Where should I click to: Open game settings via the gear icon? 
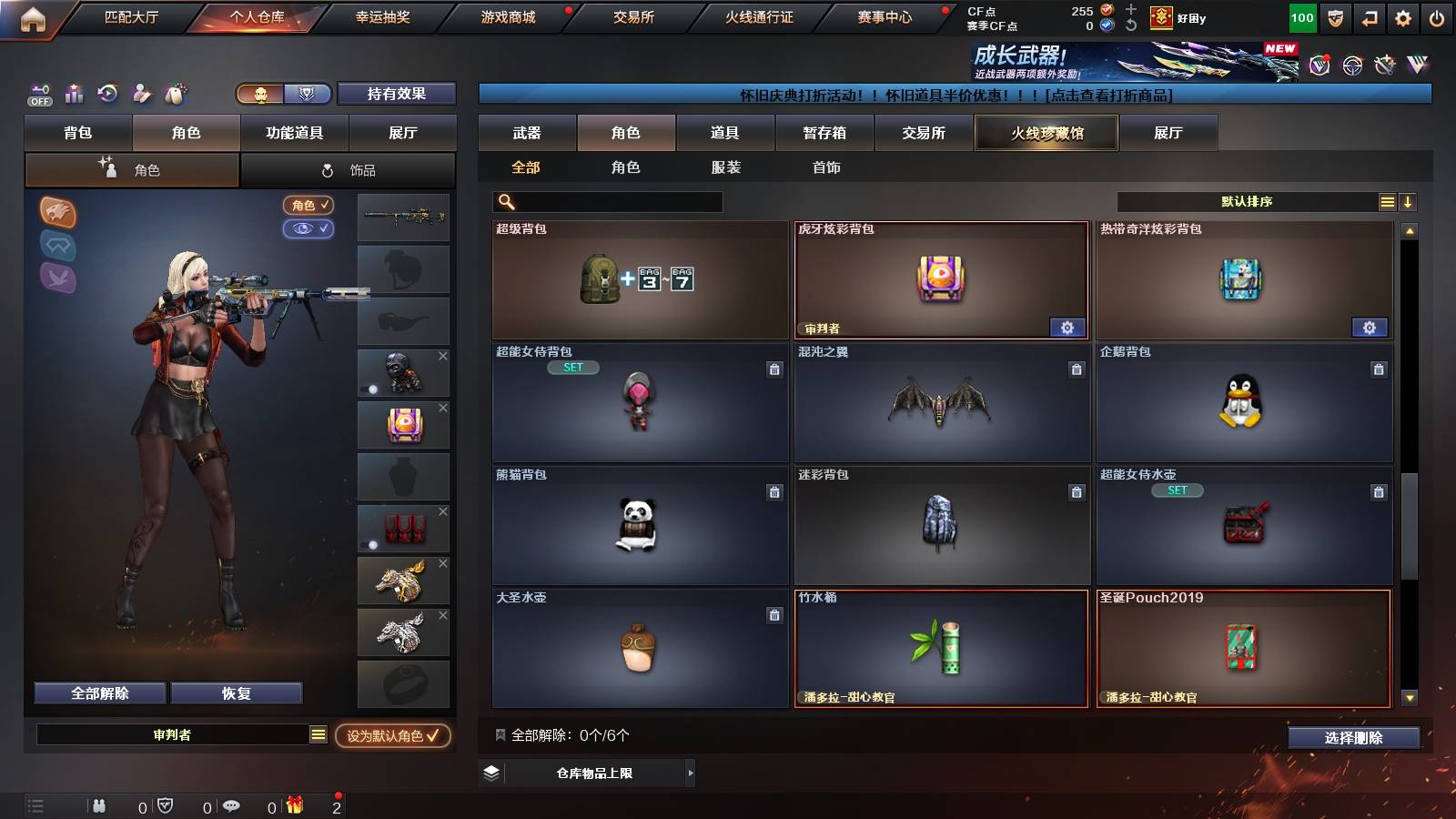(x=1402, y=17)
